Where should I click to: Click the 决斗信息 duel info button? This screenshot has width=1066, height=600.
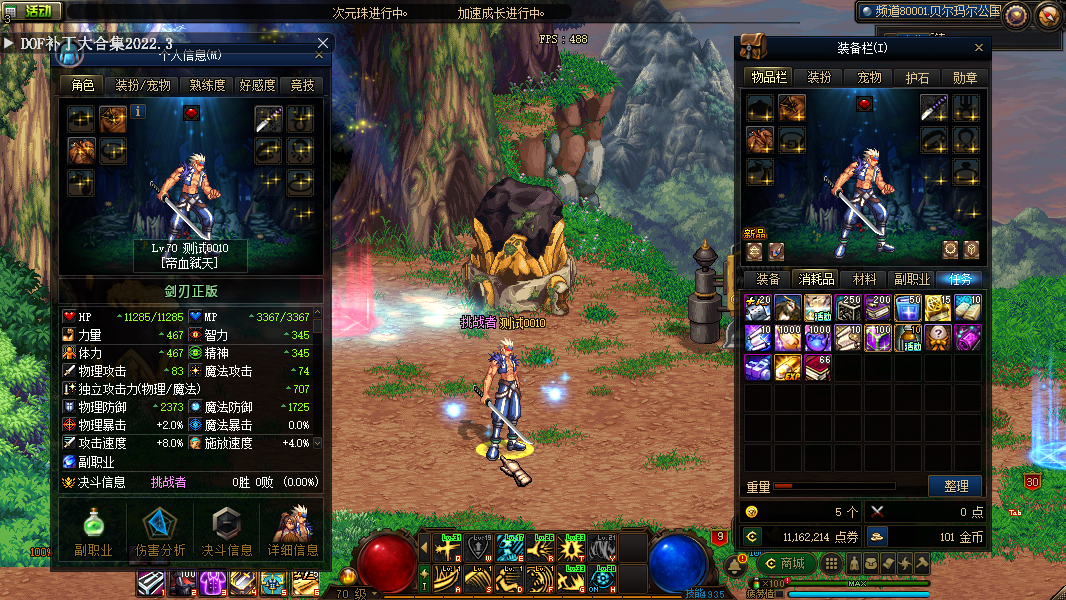(227, 530)
